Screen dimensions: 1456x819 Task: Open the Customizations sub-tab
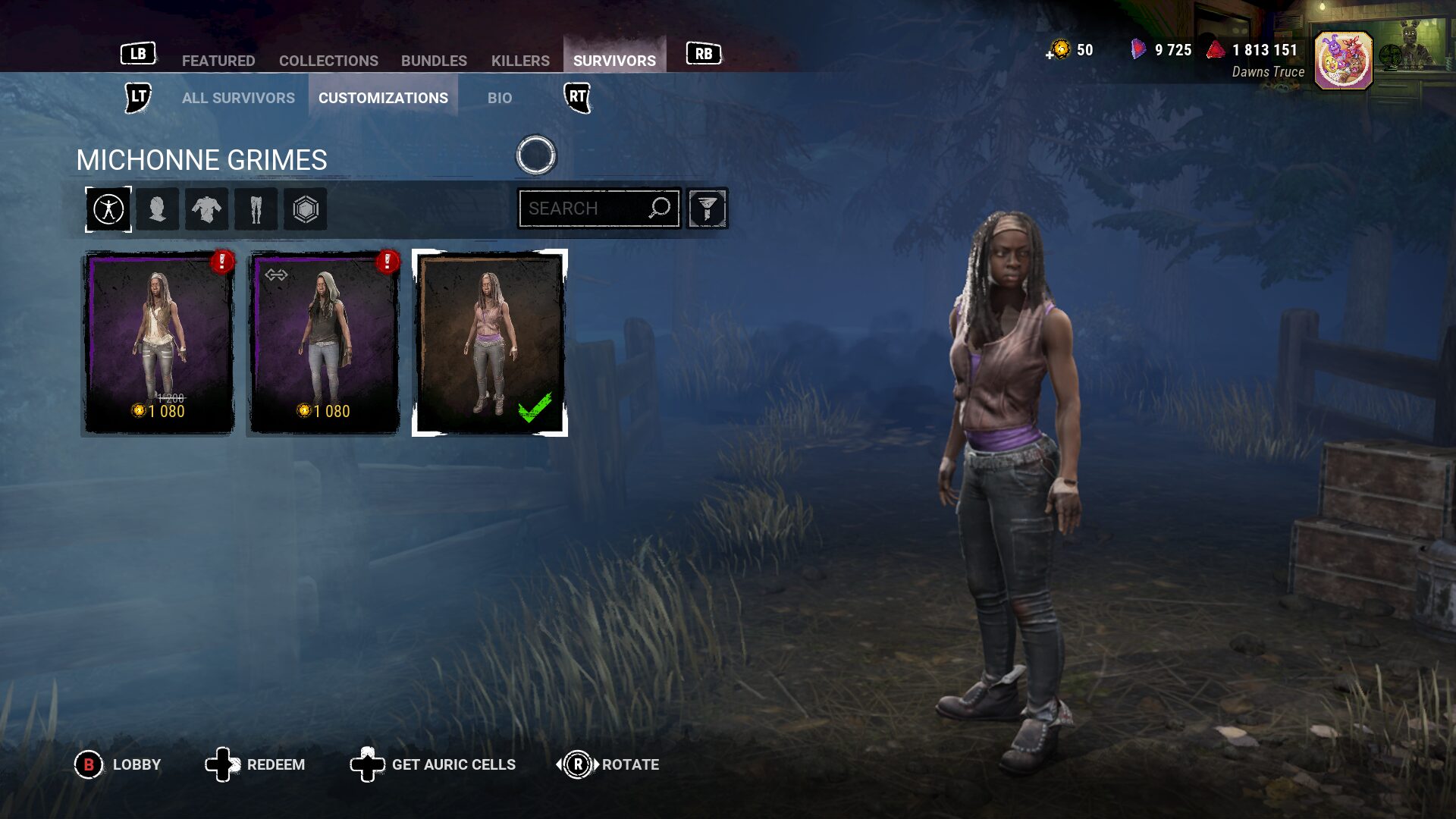tap(383, 98)
